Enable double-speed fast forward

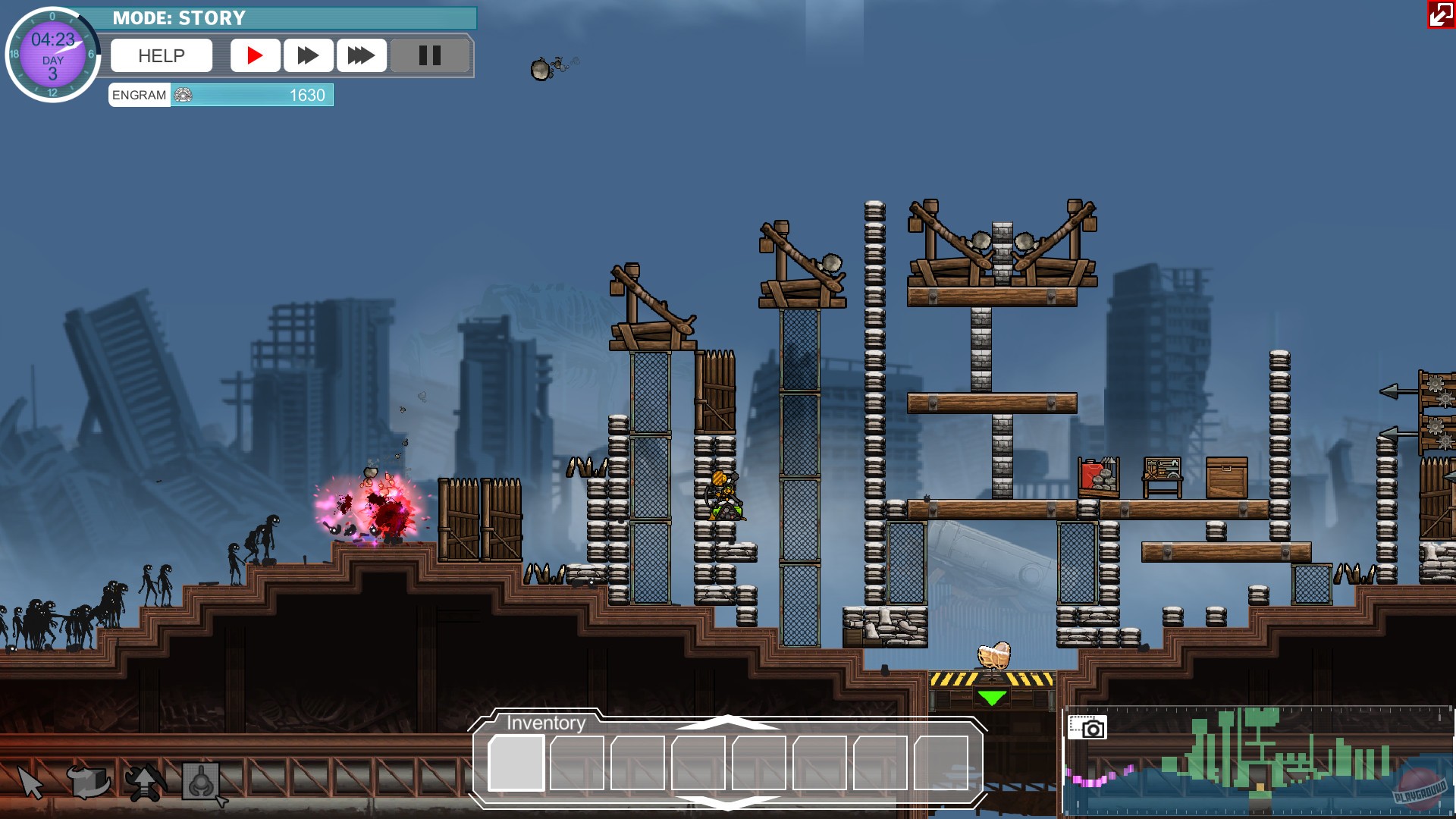click(308, 55)
